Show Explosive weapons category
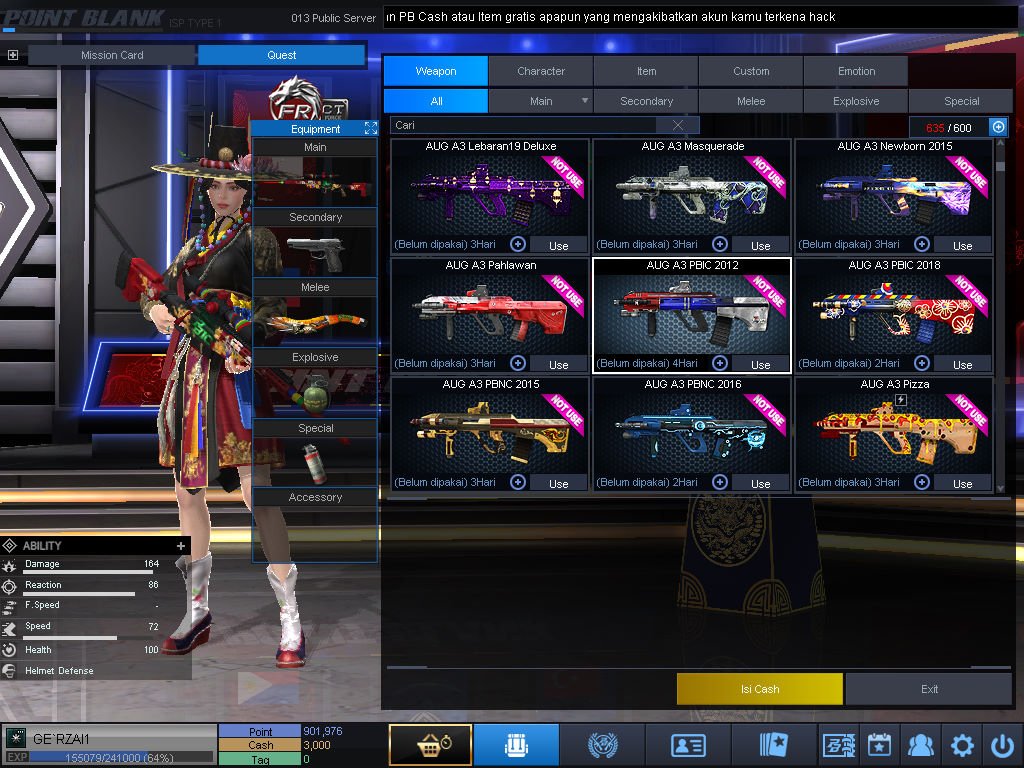 point(856,101)
